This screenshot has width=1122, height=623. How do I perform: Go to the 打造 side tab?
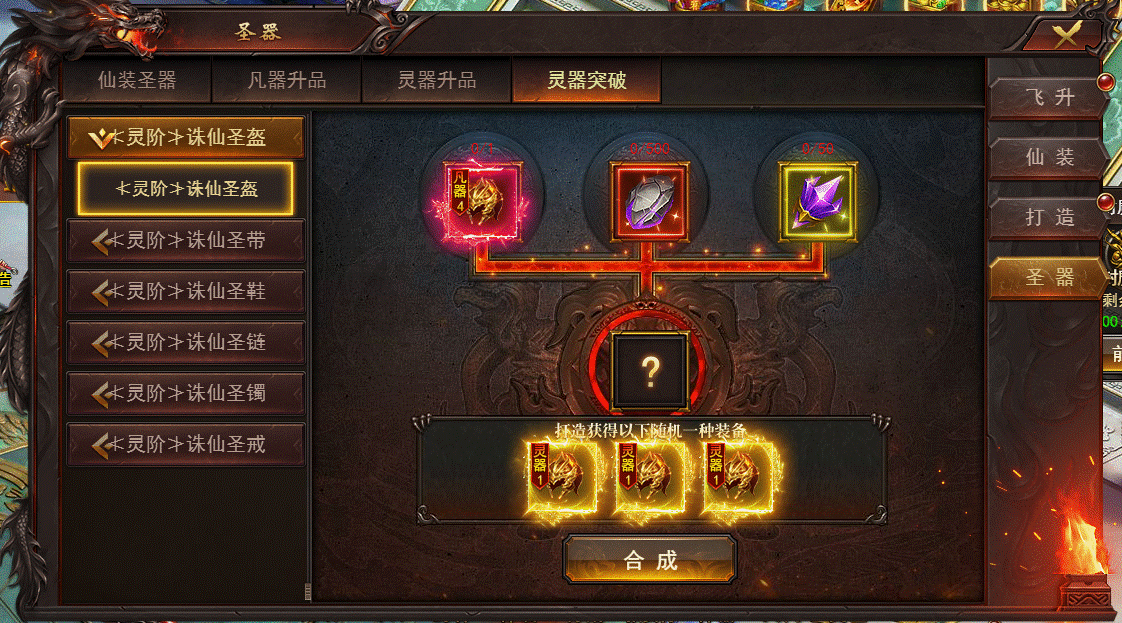pyautogui.click(x=1049, y=217)
